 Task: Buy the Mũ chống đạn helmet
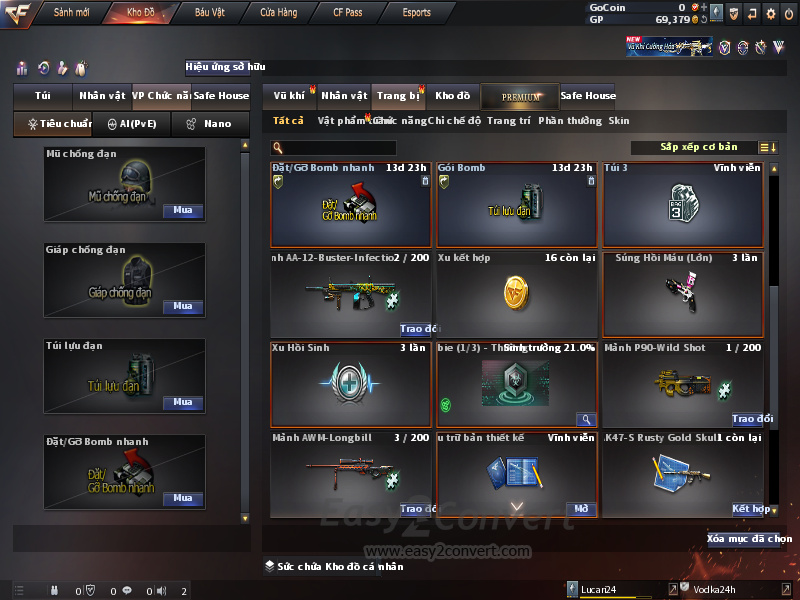[183, 211]
